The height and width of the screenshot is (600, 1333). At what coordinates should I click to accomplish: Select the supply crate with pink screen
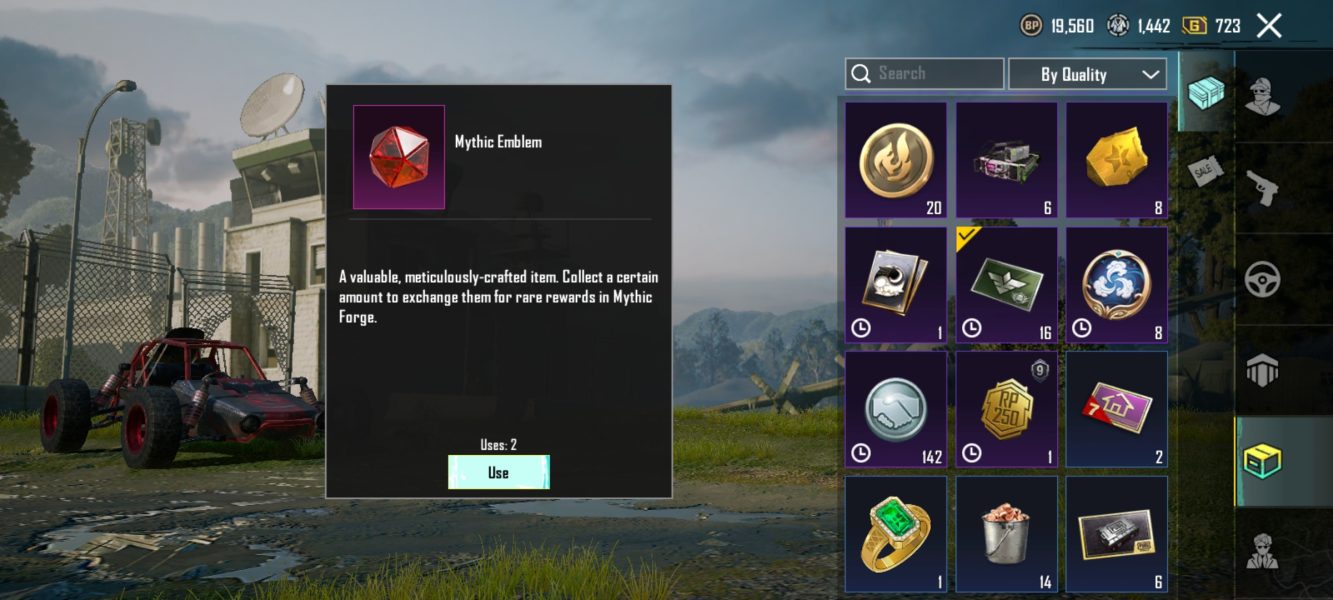1006,160
